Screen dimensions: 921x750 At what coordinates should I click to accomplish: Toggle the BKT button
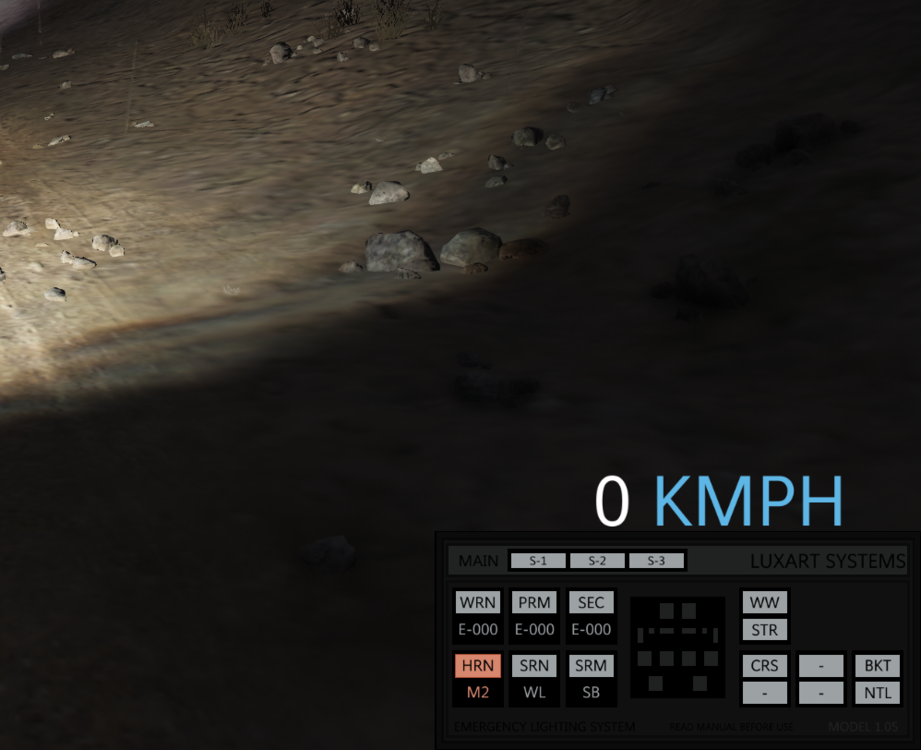point(877,666)
